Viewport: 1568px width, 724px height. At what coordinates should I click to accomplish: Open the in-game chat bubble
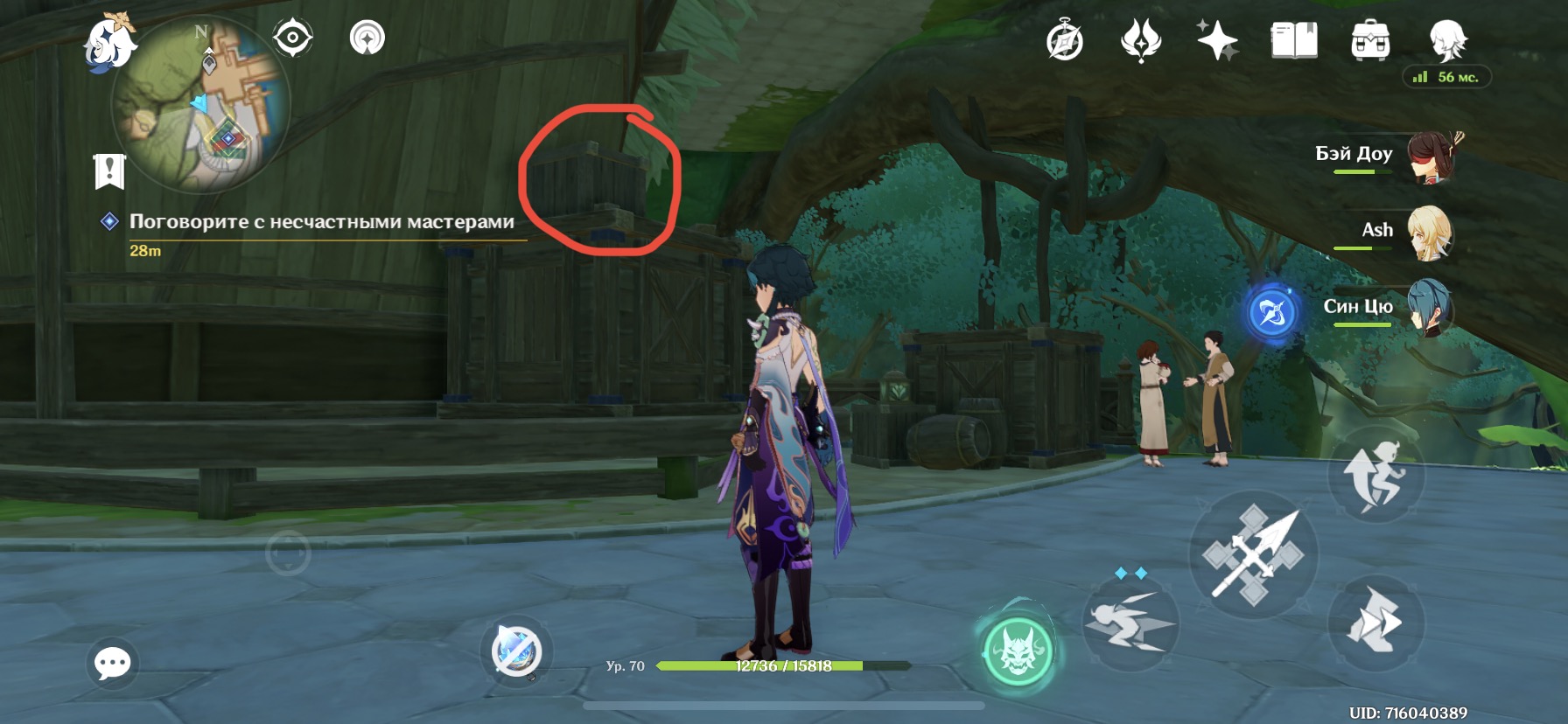(110, 665)
